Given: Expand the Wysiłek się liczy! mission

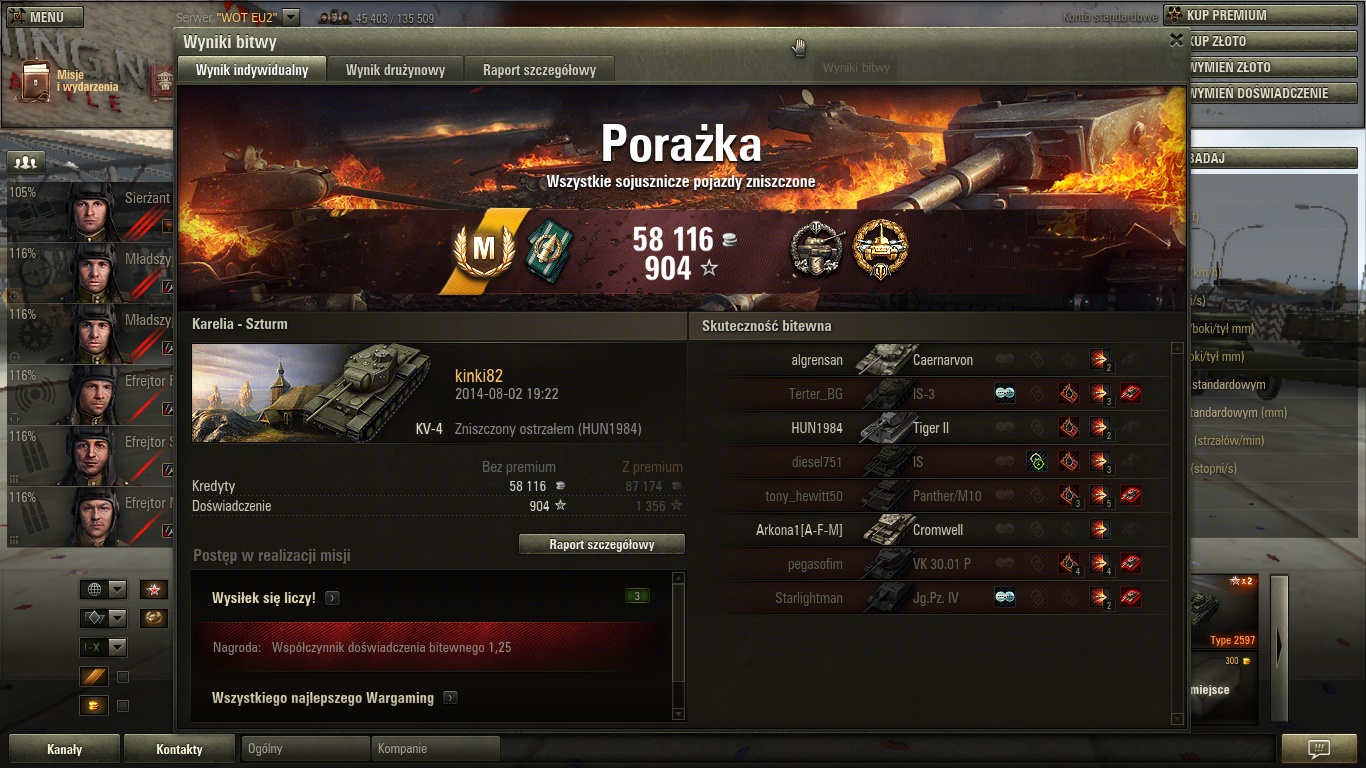Looking at the screenshot, I should click(x=332, y=598).
